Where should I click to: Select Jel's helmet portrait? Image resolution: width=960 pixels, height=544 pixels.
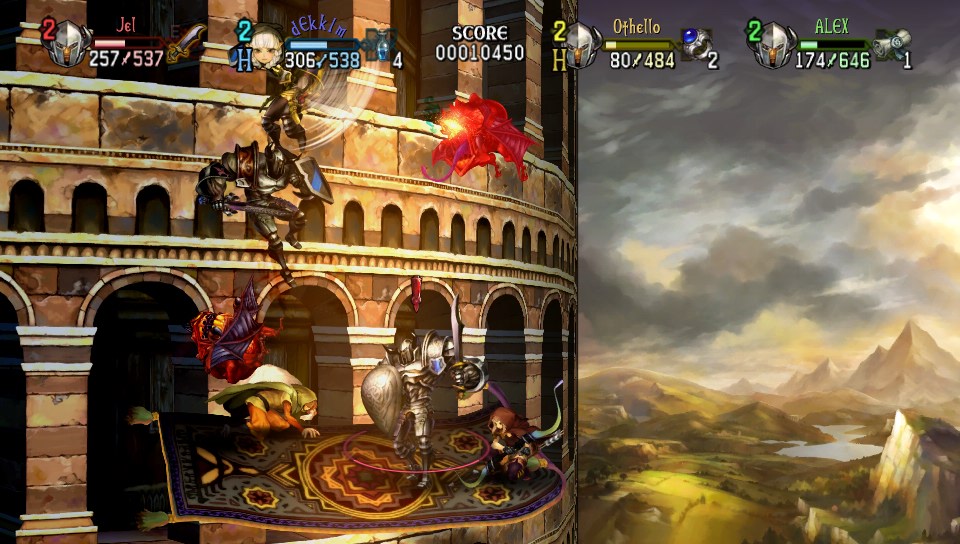click(x=67, y=45)
